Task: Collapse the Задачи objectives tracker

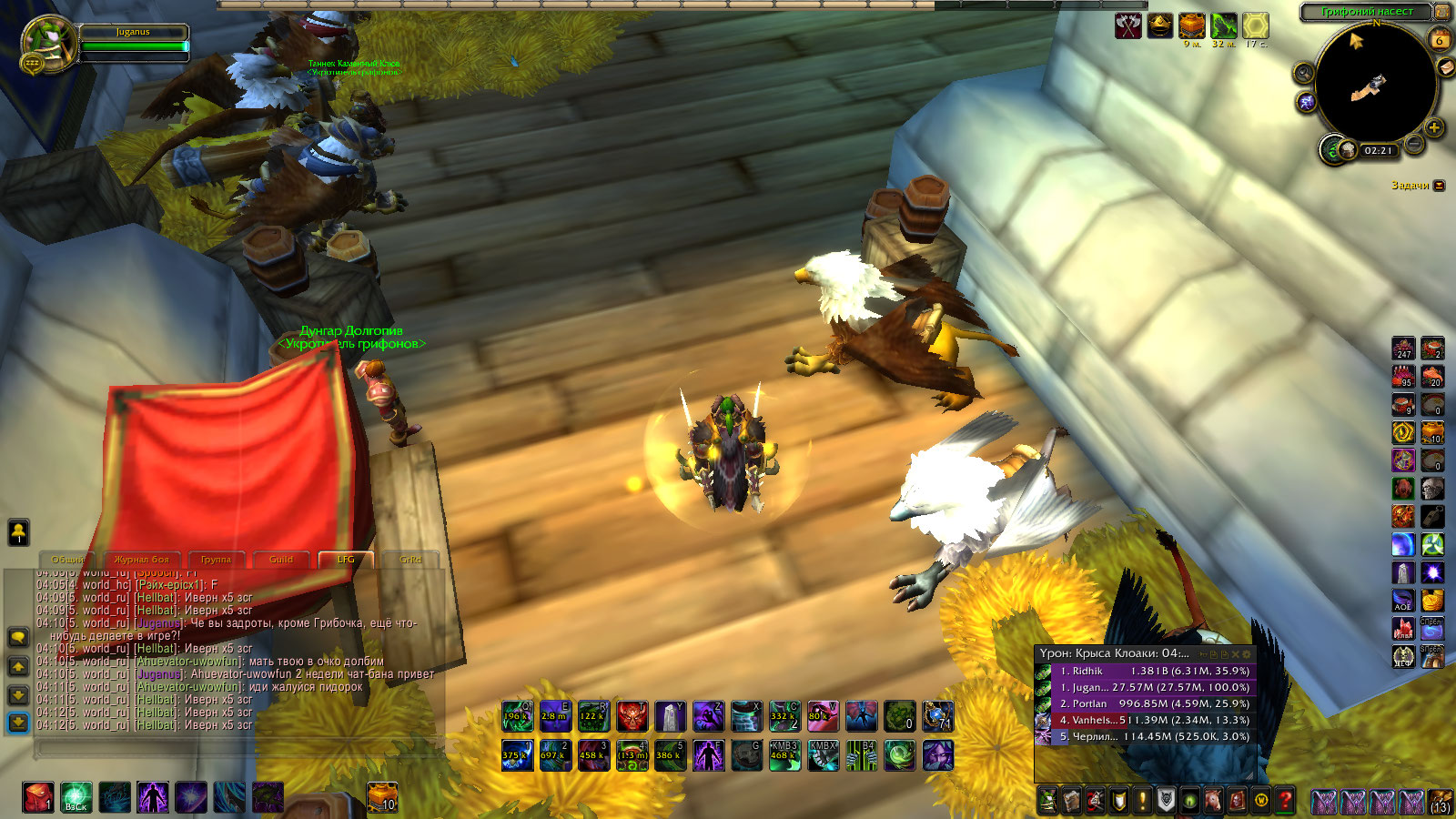Action: [1440, 186]
